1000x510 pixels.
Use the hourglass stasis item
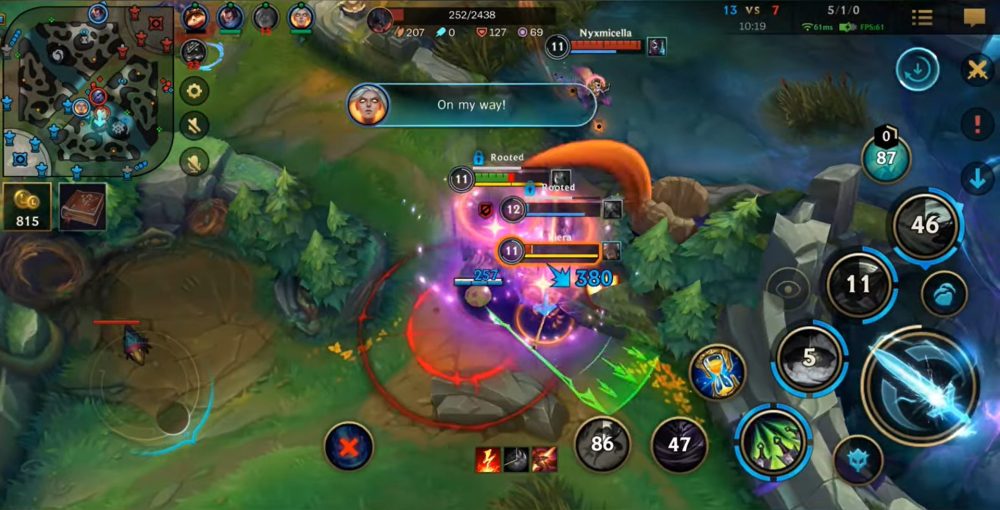click(717, 370)
